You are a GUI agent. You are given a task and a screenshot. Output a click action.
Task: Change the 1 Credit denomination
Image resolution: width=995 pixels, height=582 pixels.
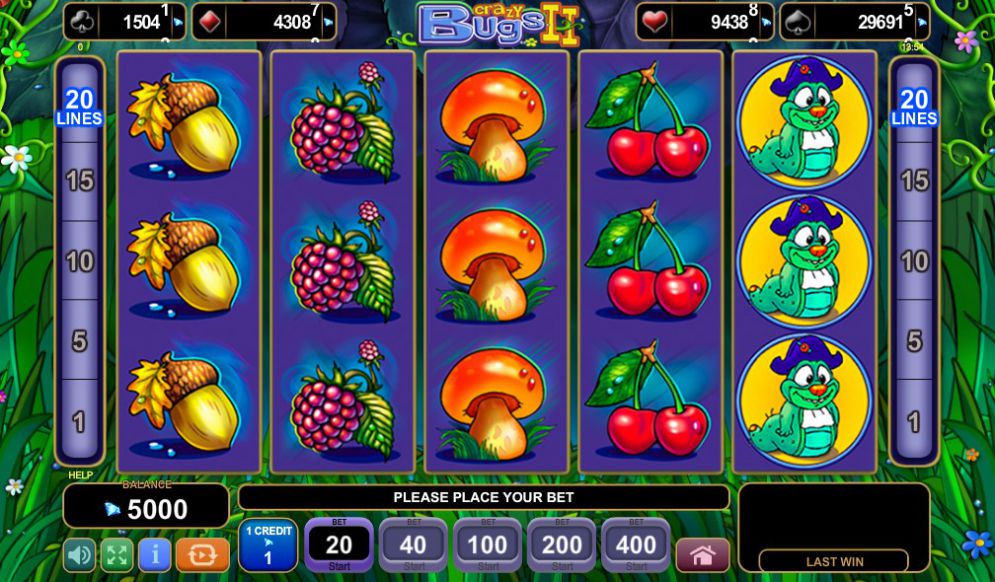(x=267, y=545)
